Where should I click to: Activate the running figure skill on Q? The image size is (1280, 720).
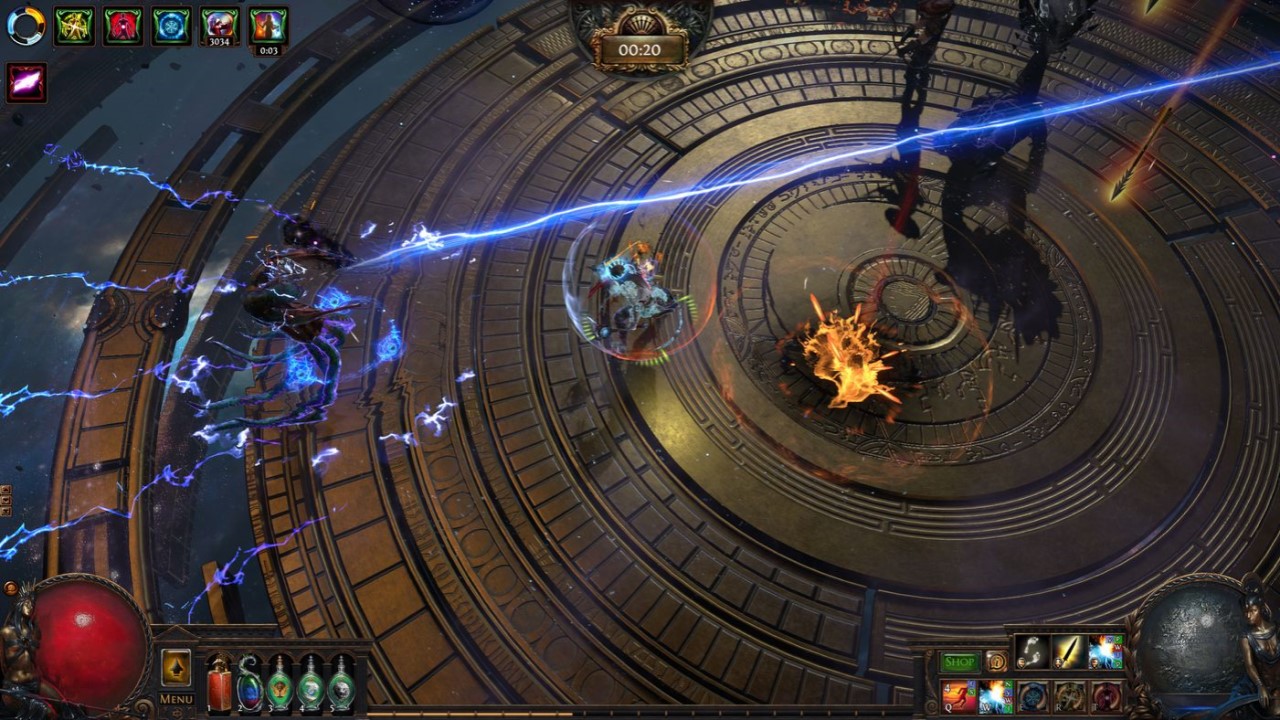click(959, 696)
